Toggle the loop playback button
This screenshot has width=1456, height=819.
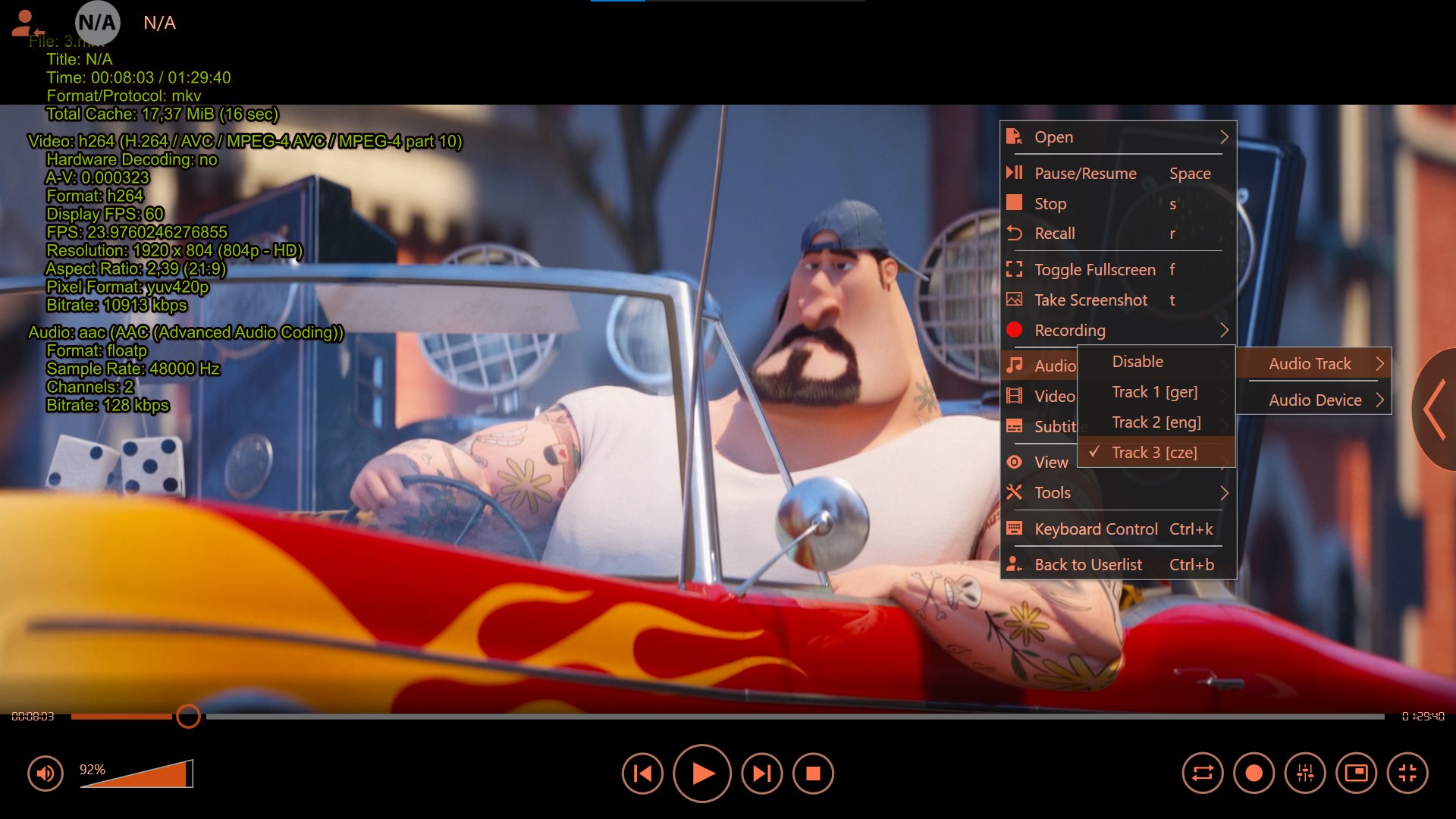pyautogui.click(x=1203, y=773)
